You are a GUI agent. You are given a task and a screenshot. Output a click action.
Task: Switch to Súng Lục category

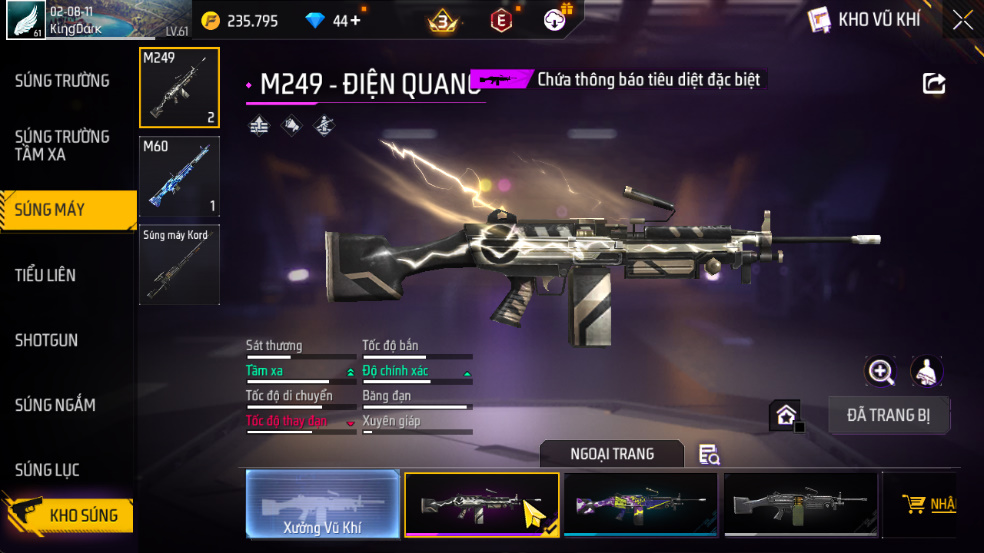[x=47, y=470]
